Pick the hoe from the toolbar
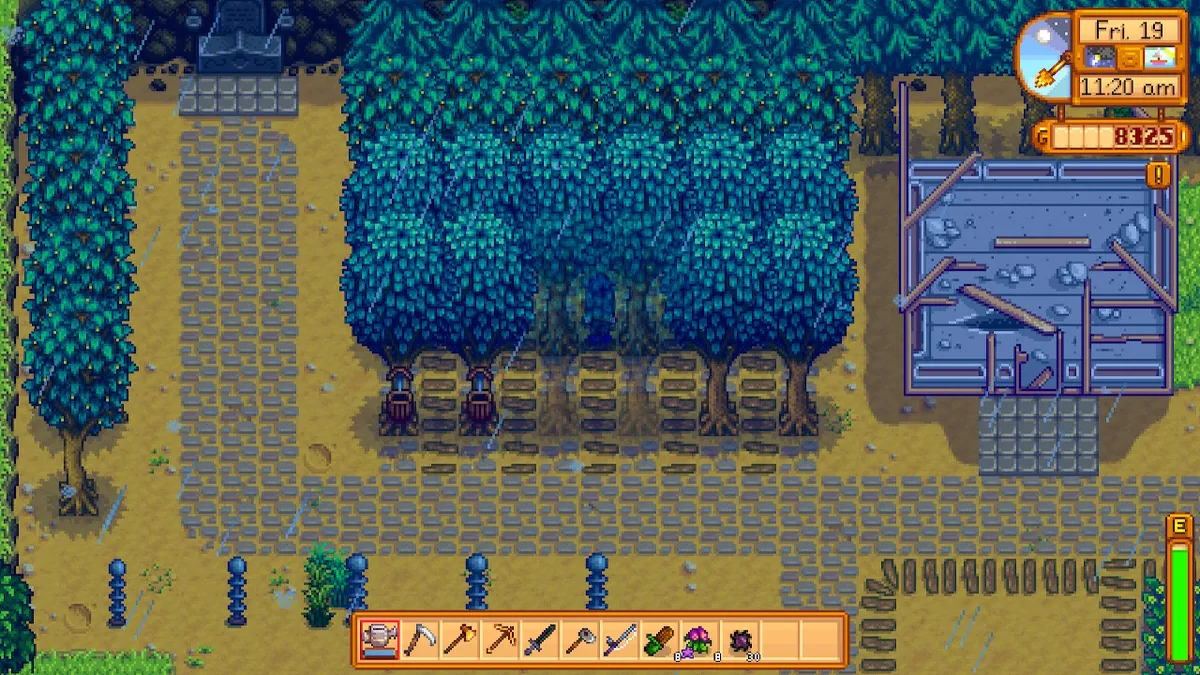 (x=579, y=640)
